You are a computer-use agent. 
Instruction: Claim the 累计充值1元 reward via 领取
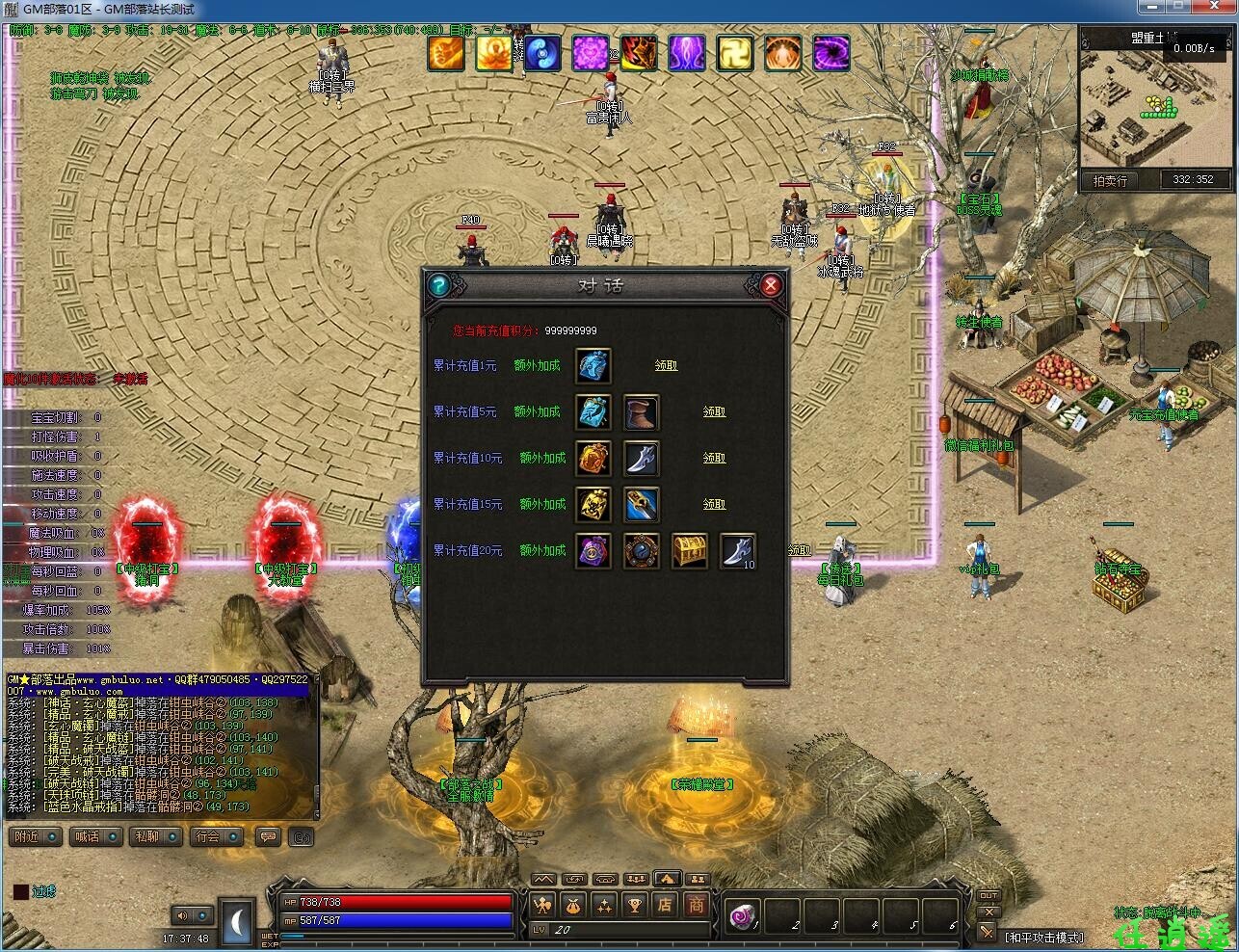click(x=666, y=365)
